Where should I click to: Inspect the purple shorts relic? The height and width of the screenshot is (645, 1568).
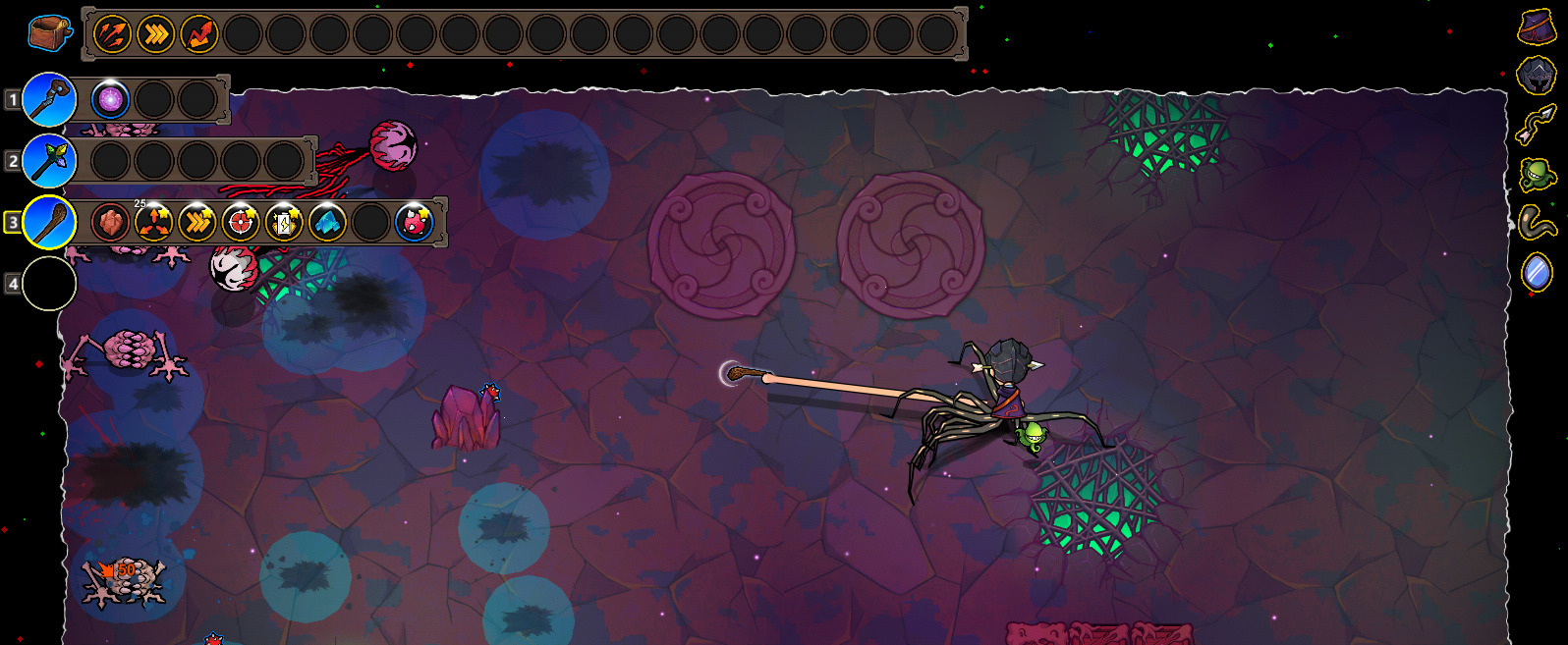(x=1537, y=27)
